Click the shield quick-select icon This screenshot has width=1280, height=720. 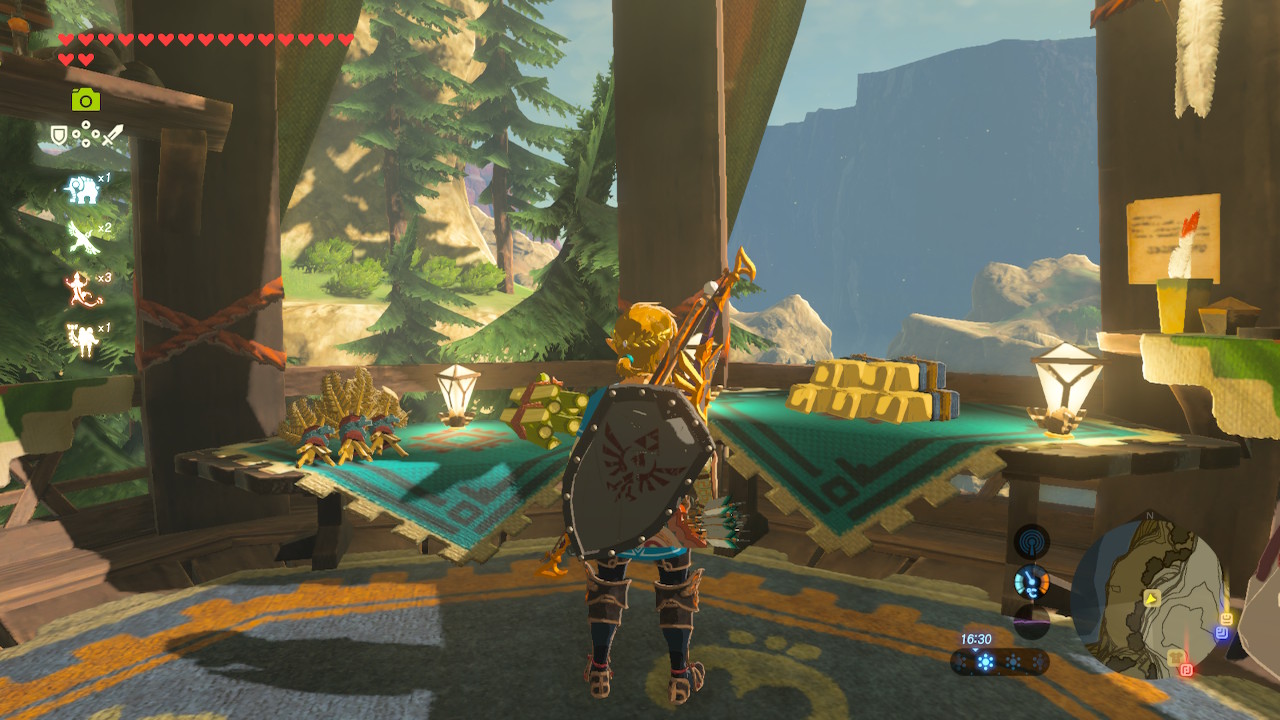point(59,135)
